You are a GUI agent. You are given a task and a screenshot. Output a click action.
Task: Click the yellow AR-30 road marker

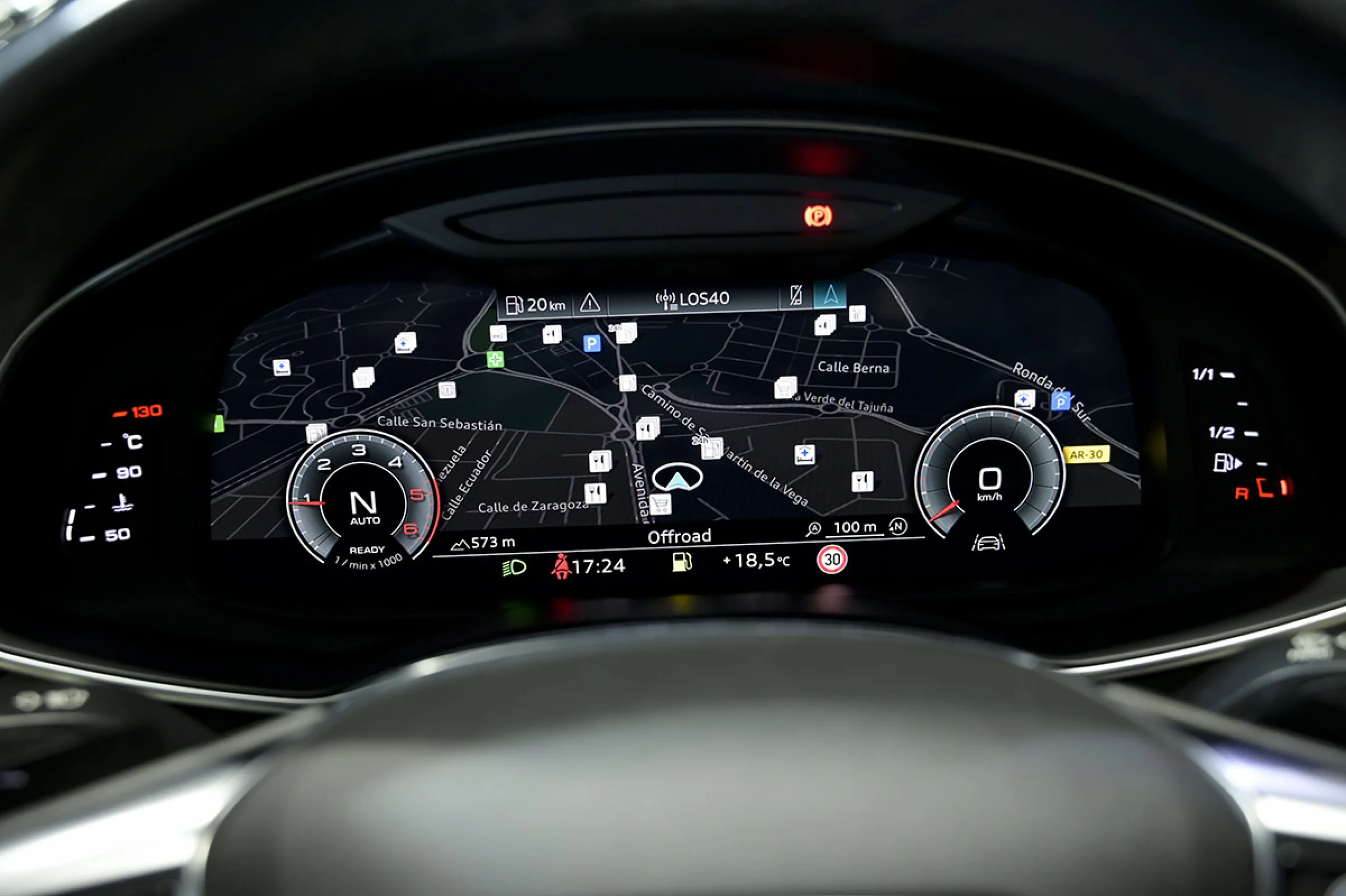coord(1086,455)
